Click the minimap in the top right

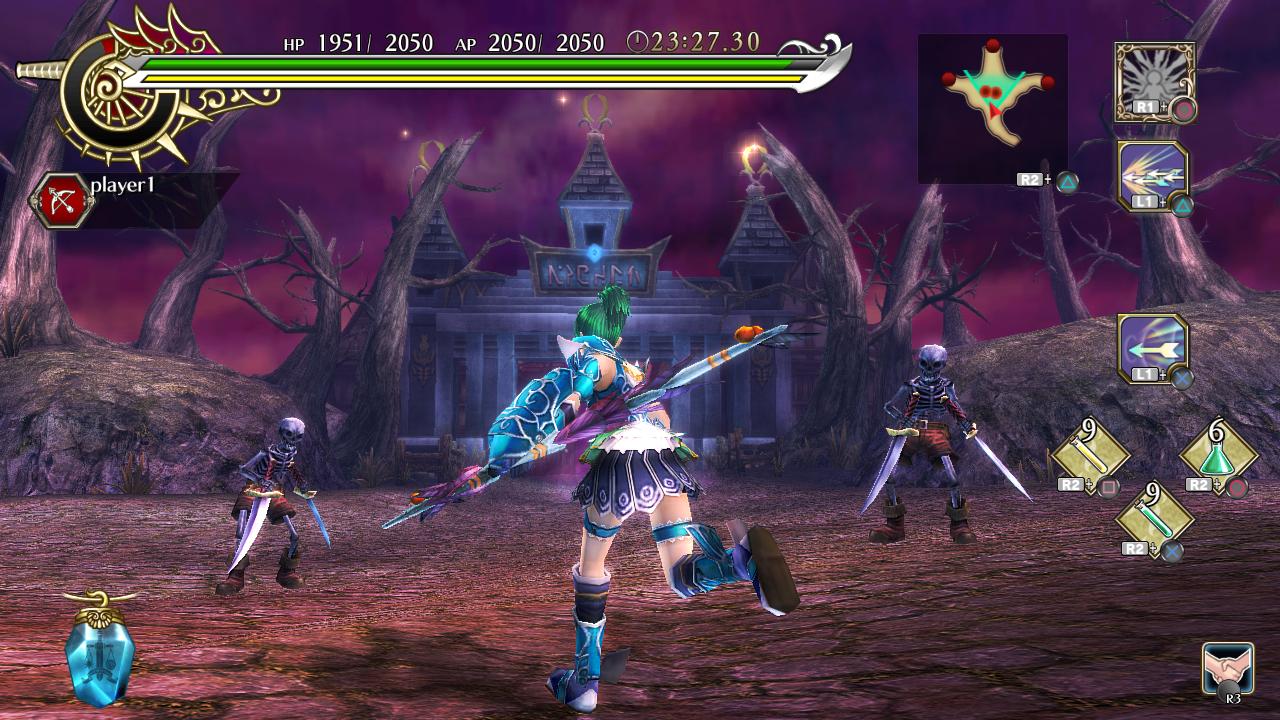tap(992, 108)
